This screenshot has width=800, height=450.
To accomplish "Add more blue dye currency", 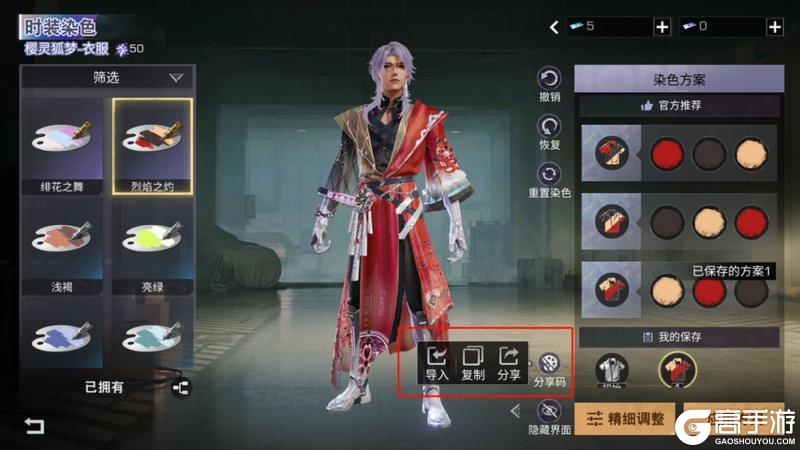I will pyautogui.click(x=661, y=27).
